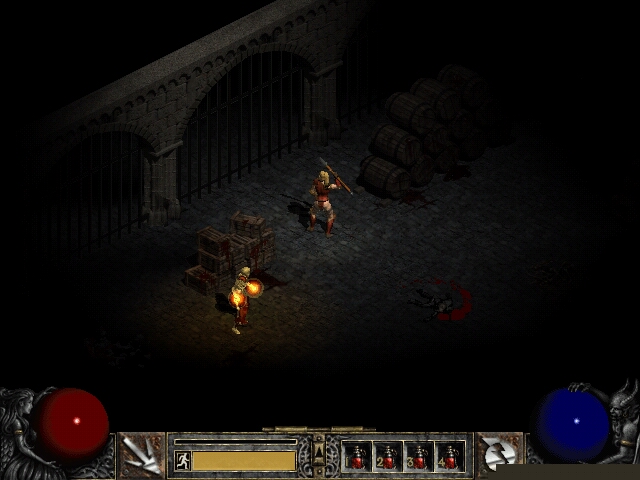
Task: Open the mini panel arrow button
Action: coord(319,455)
